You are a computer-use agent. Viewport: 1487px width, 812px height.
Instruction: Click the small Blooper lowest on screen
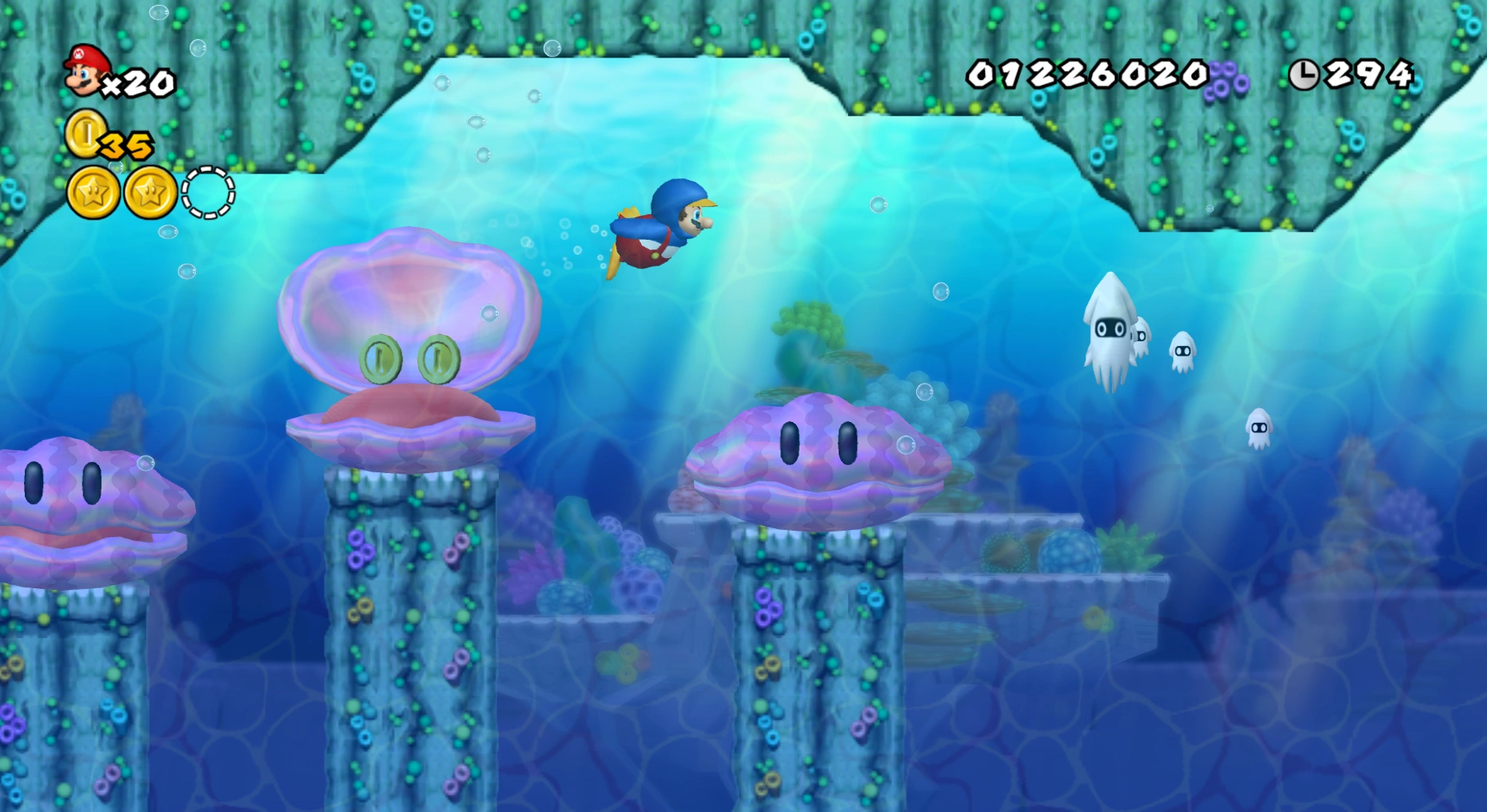point(1261,427)
